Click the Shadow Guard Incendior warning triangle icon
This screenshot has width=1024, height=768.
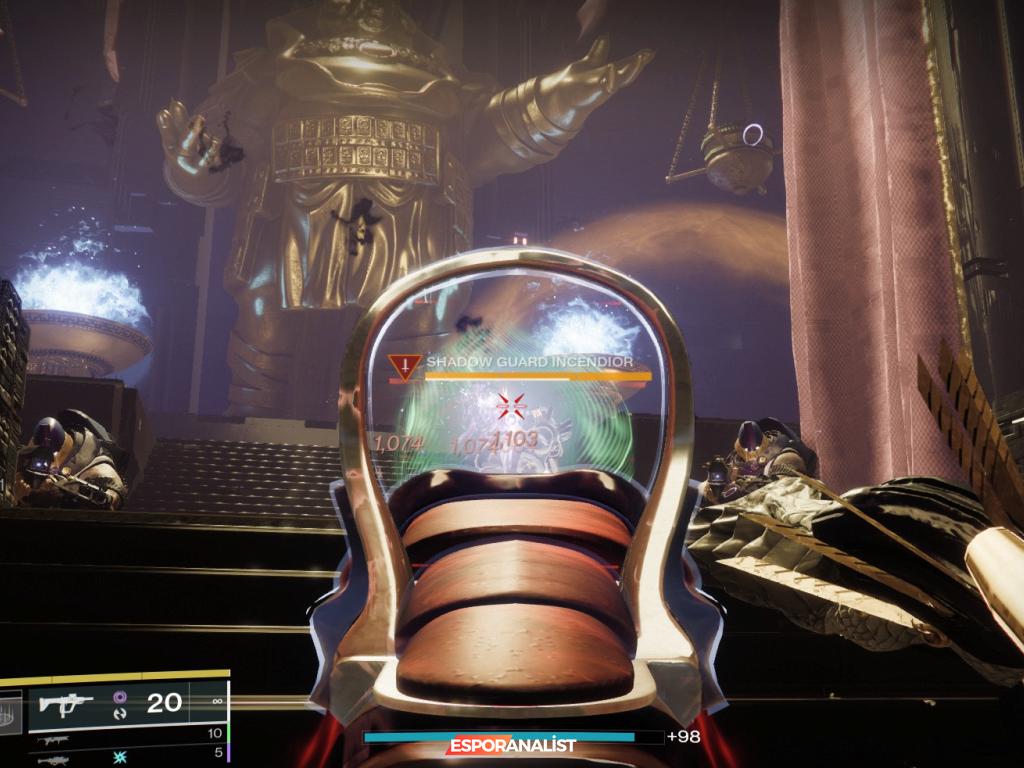(x=403, y=366)
